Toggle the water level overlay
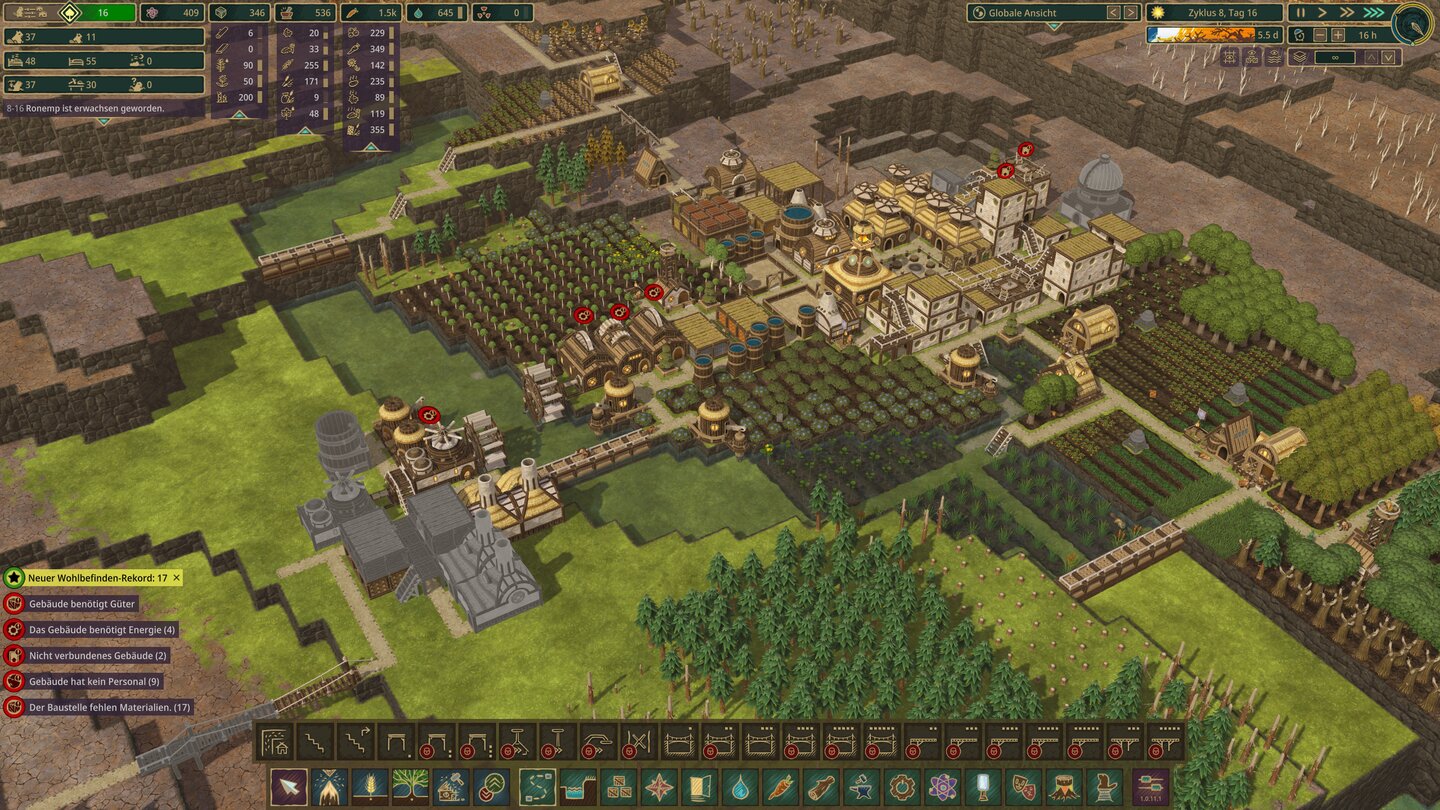Screen dimensions: 1440x810 click(x=1274, y=57)
